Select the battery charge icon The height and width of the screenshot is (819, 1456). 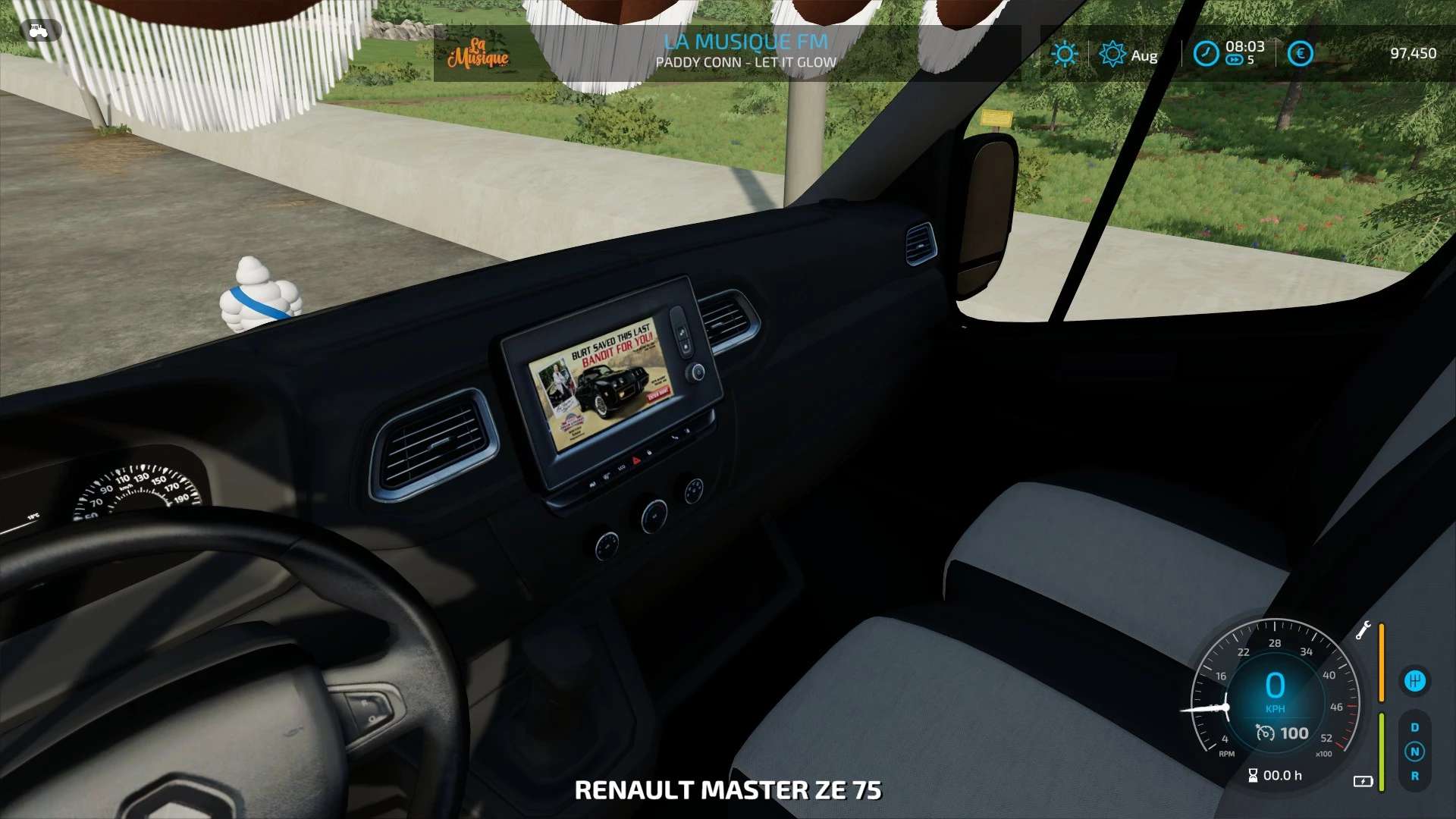pyautogui.click(x=1363, y=781)
